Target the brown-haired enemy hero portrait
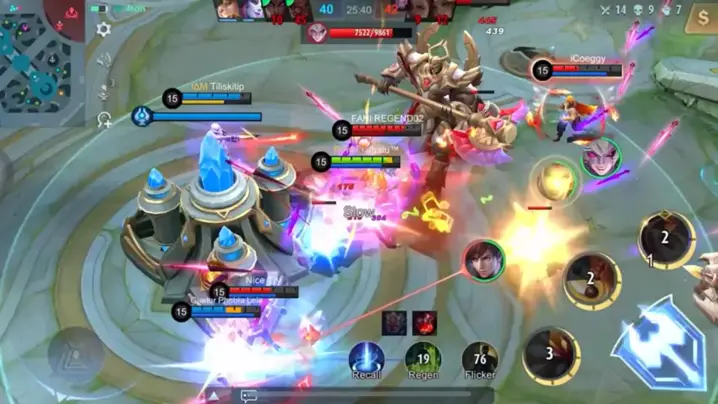718x404 pixels. 484,260
